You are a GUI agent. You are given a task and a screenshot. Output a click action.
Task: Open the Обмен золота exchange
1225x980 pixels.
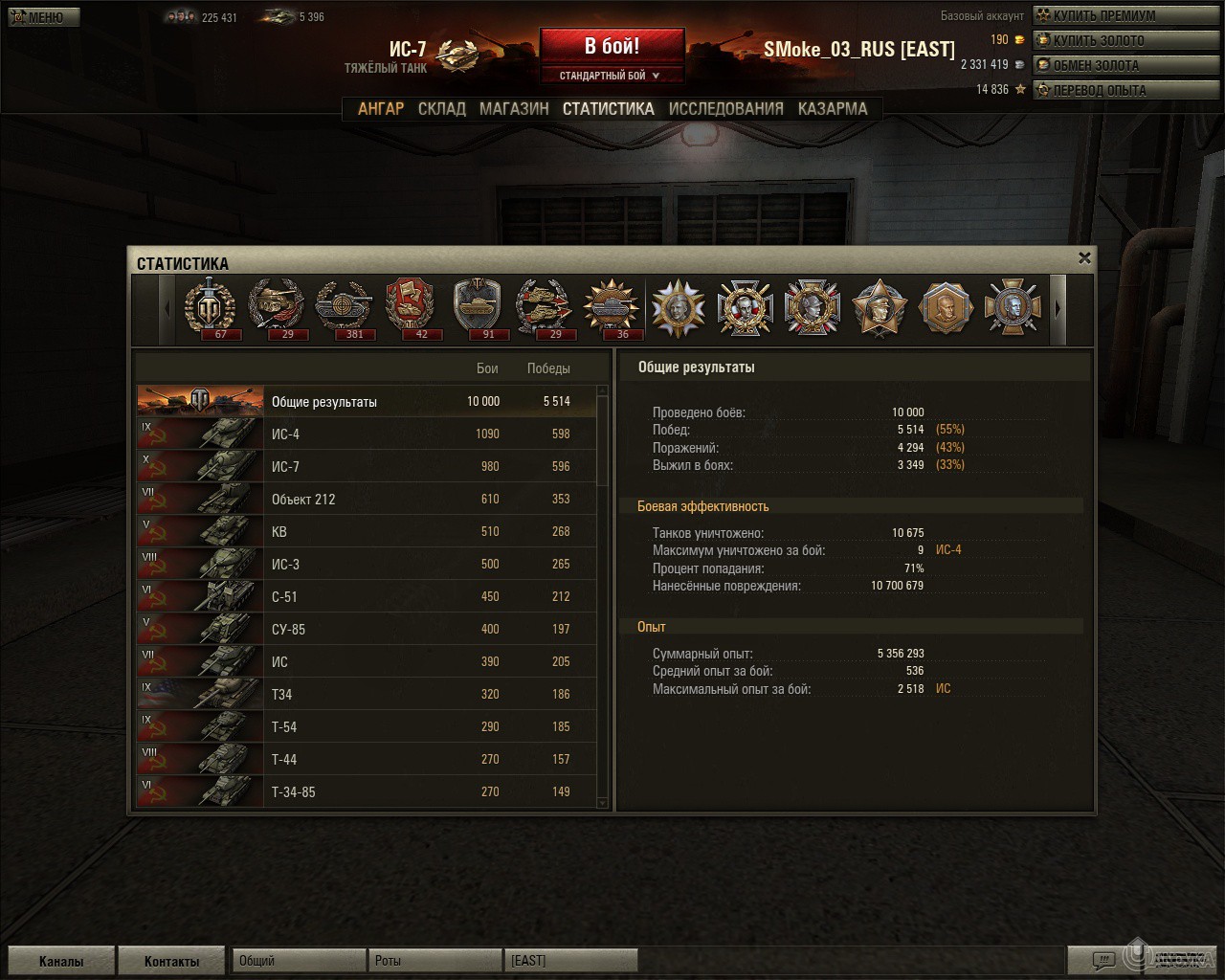(1102, 65)
